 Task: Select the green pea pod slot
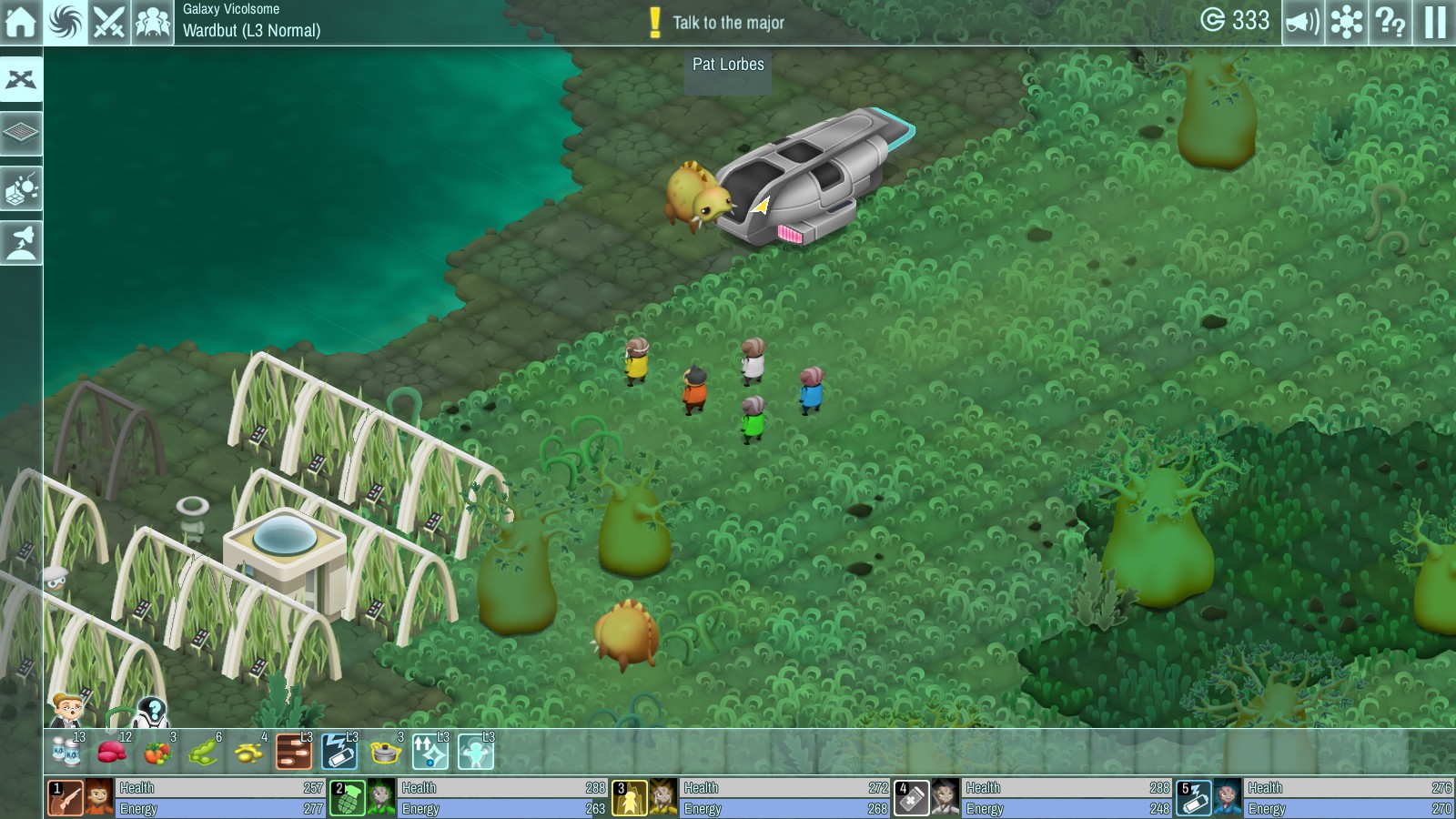coord(204,752)
